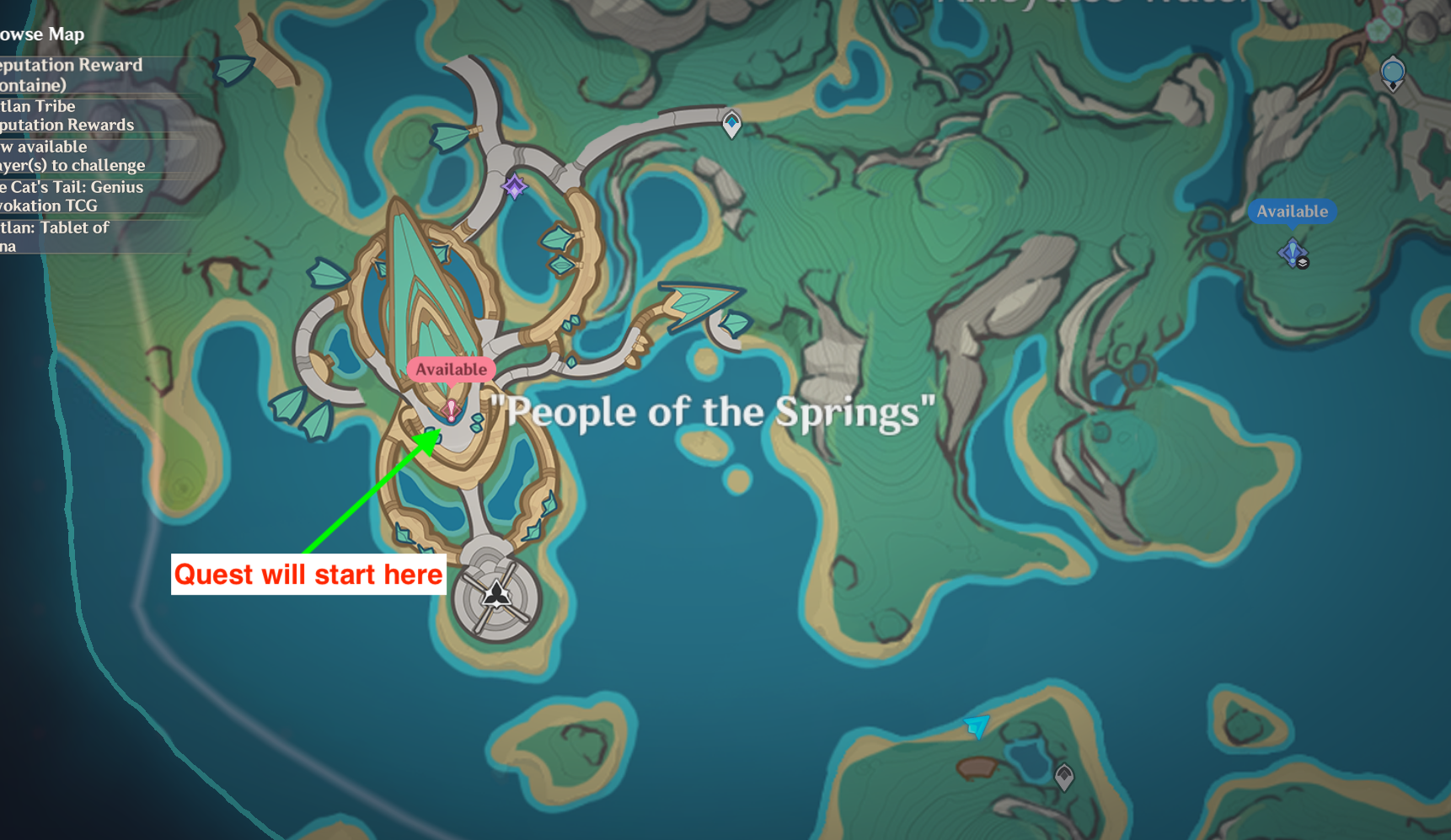Open the pink Available quest exclamation marker
Viewport: 1451px width, 840px height.
click(x=451, y=410)
